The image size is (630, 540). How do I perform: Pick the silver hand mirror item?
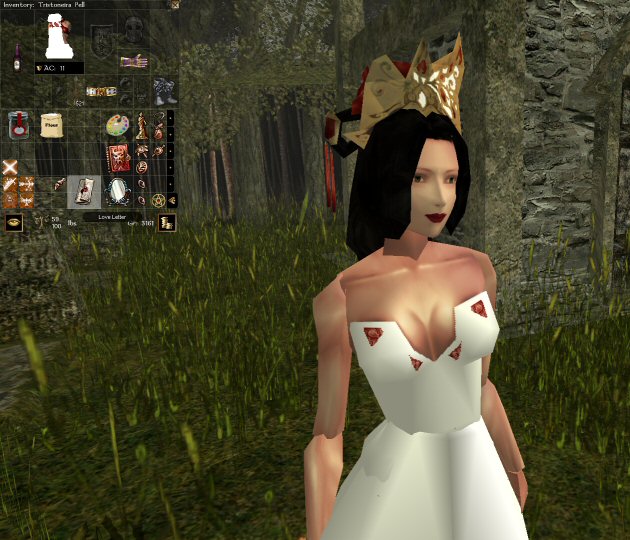(119, 189)
